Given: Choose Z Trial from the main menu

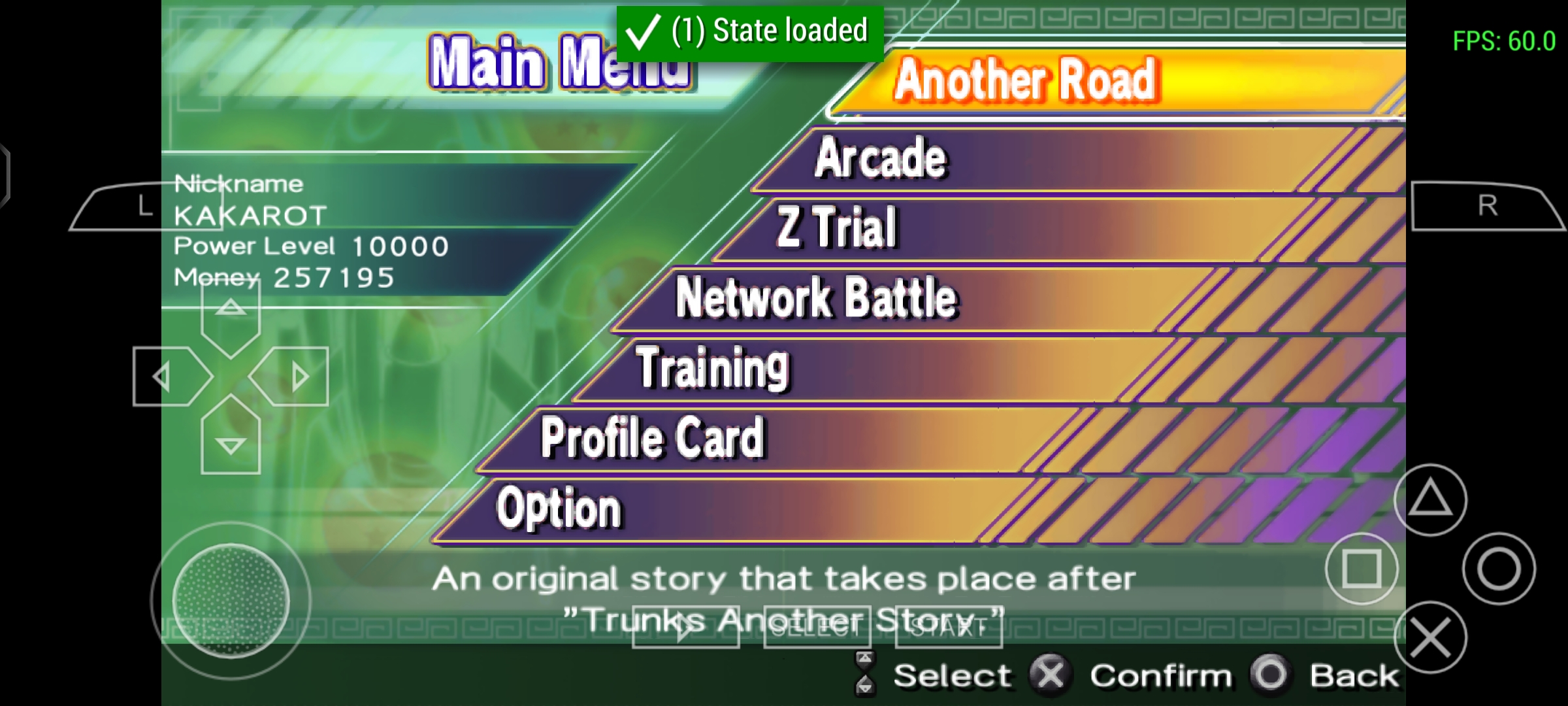Looking at the screenshot, I should 838,227.
